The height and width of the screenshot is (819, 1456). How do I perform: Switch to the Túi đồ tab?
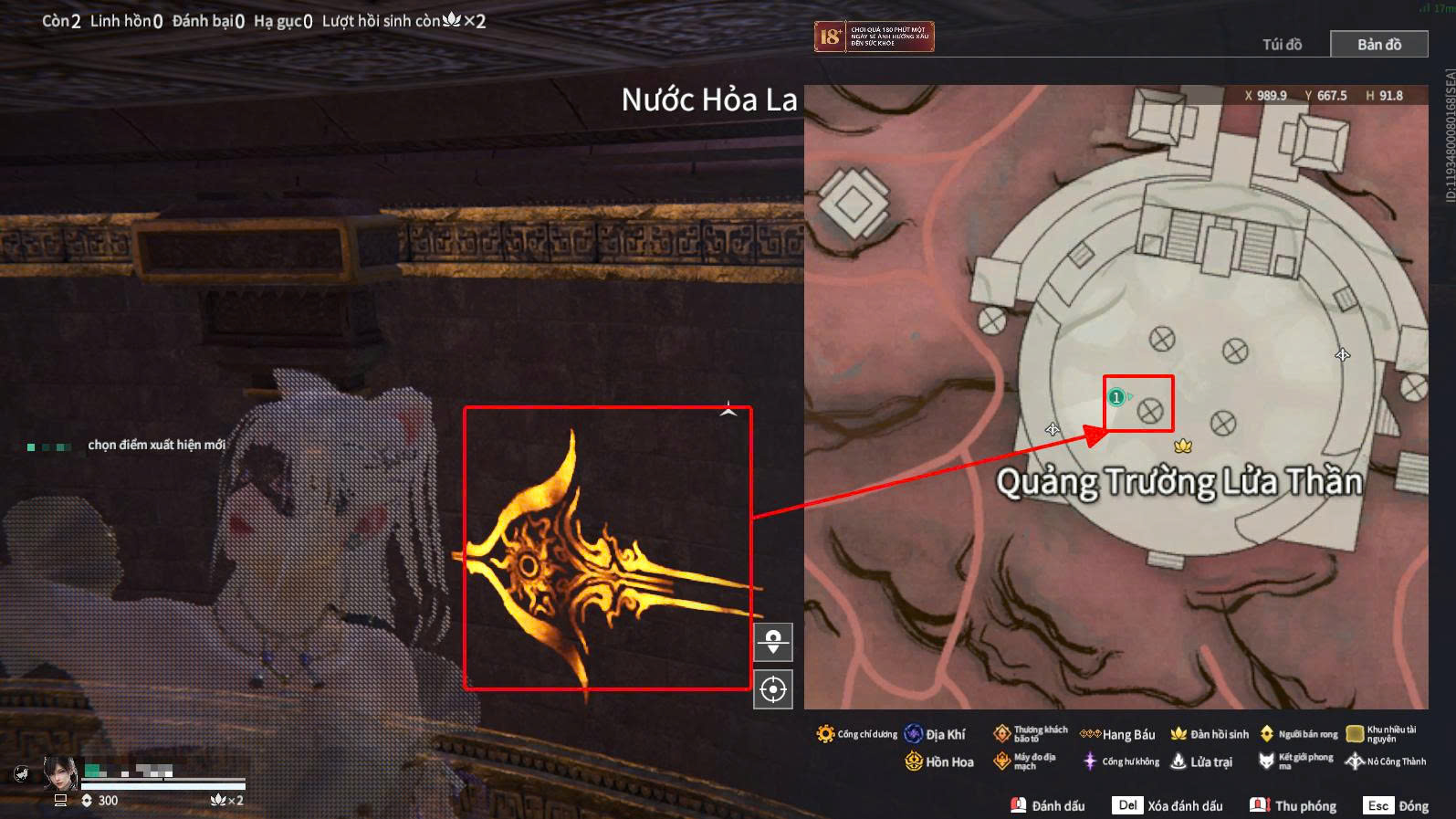coord(1282,44)
